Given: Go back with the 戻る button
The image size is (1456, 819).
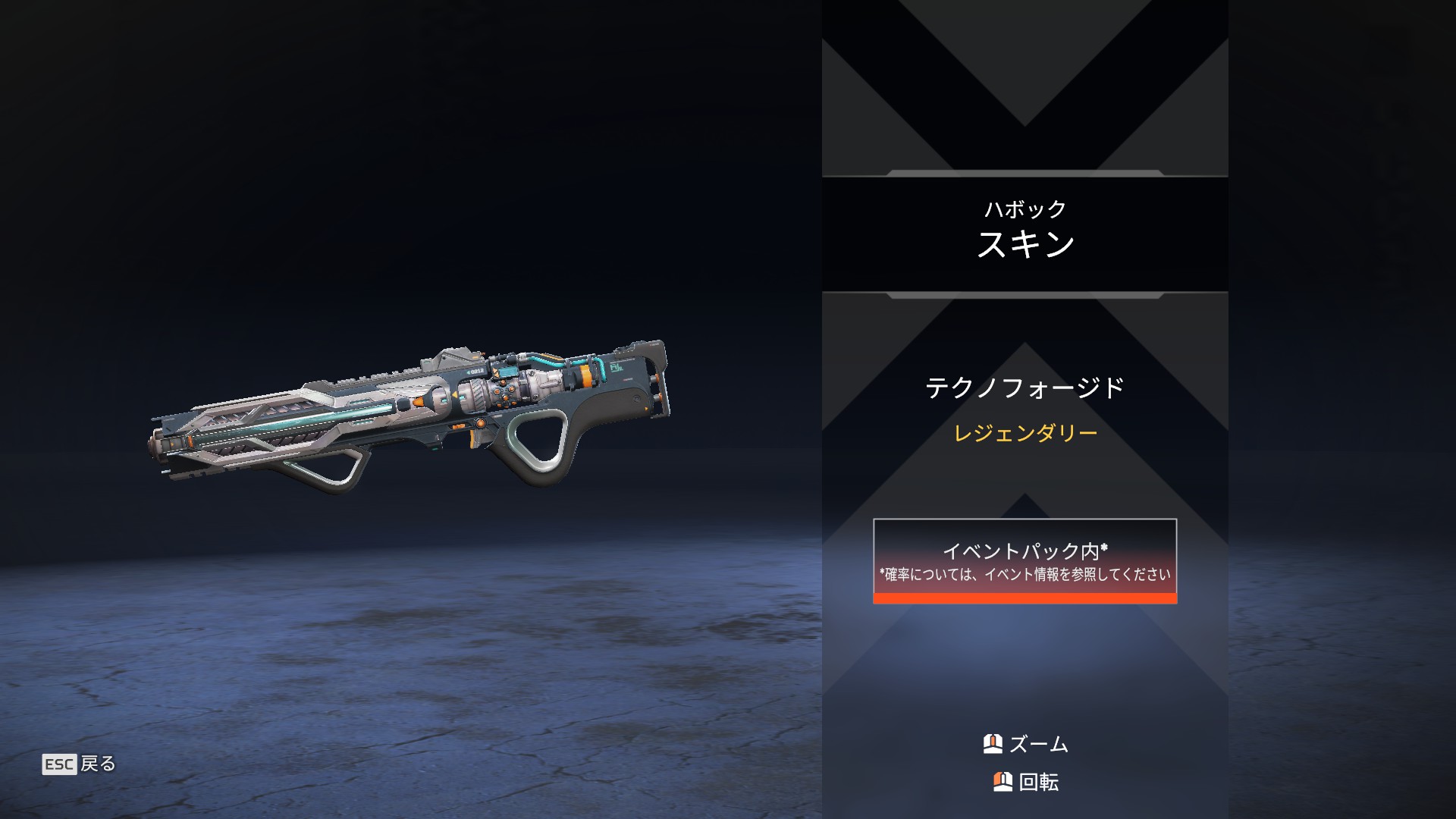Looking at the screenshot, I should [80, 764].
